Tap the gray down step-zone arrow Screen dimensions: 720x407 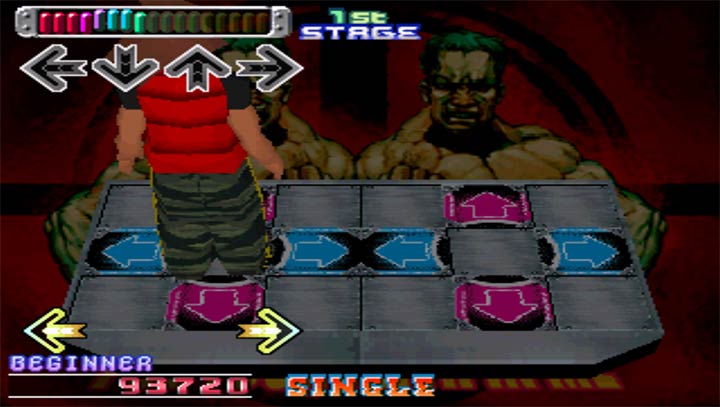[125, 68]
